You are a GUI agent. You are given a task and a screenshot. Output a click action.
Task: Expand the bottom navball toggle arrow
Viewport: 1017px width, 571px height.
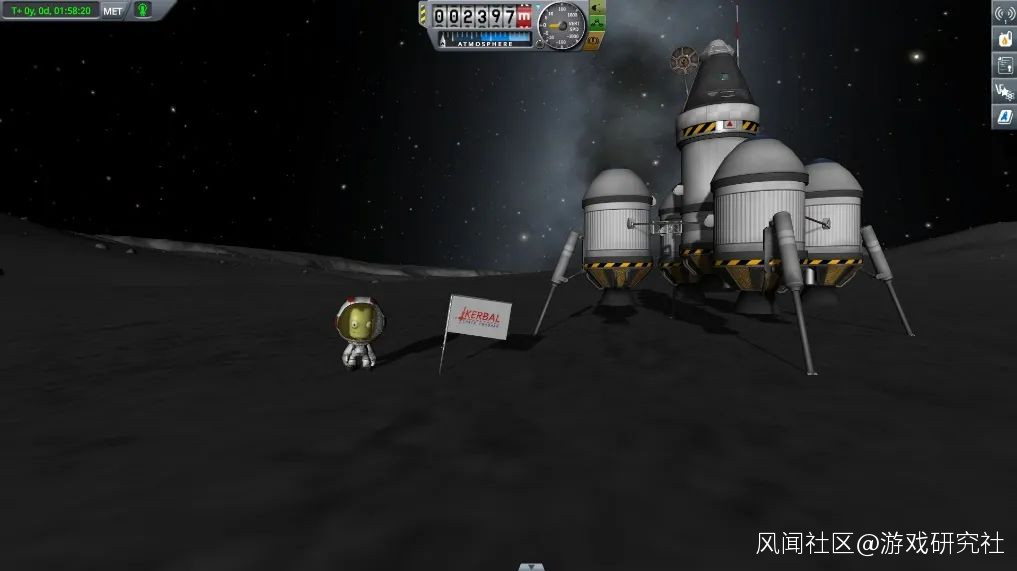531,566
